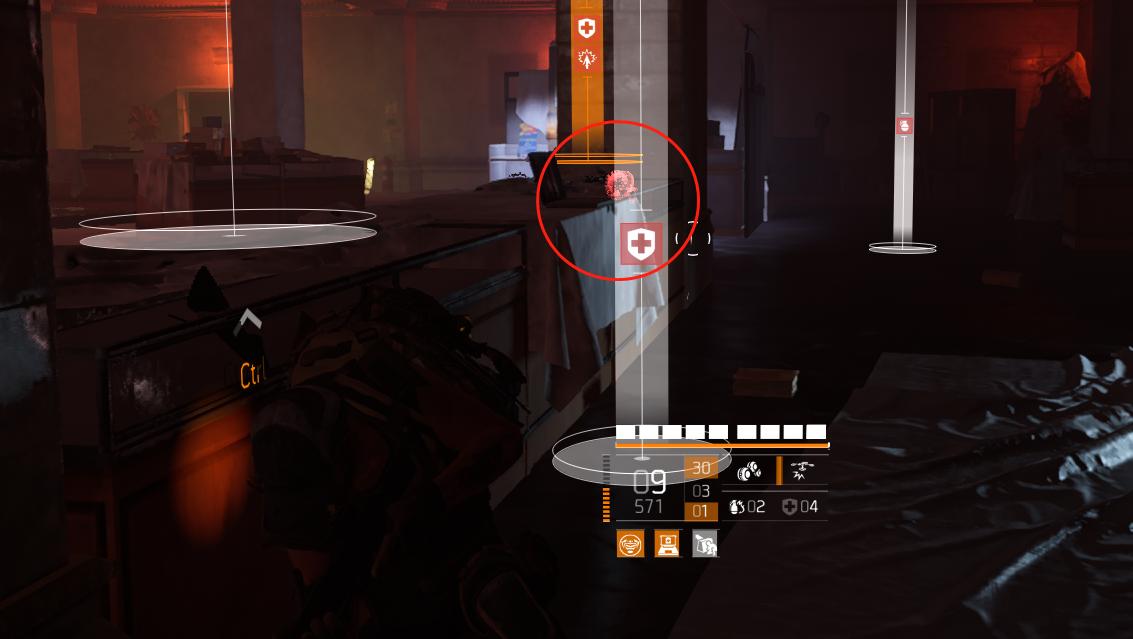Activate the drone skill icon
This screenshot has height=639, width=1133.
point(802,470)
